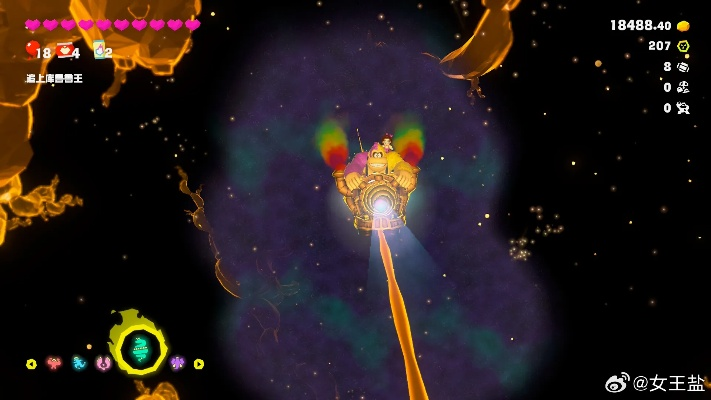
Task: Select the green snake weapon icon
Action: [x=140, y=348]
